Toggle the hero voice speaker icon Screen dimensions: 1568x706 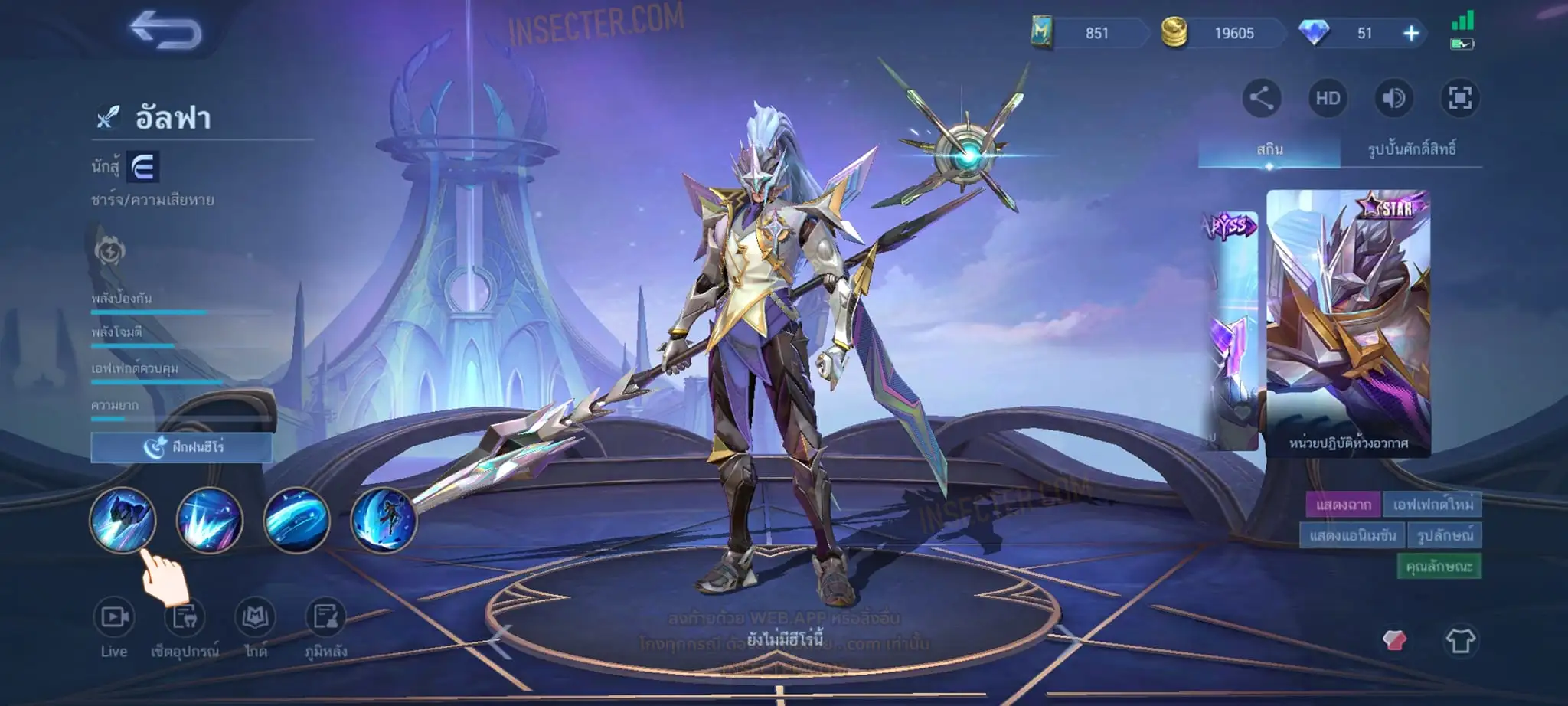(1393, 98)
